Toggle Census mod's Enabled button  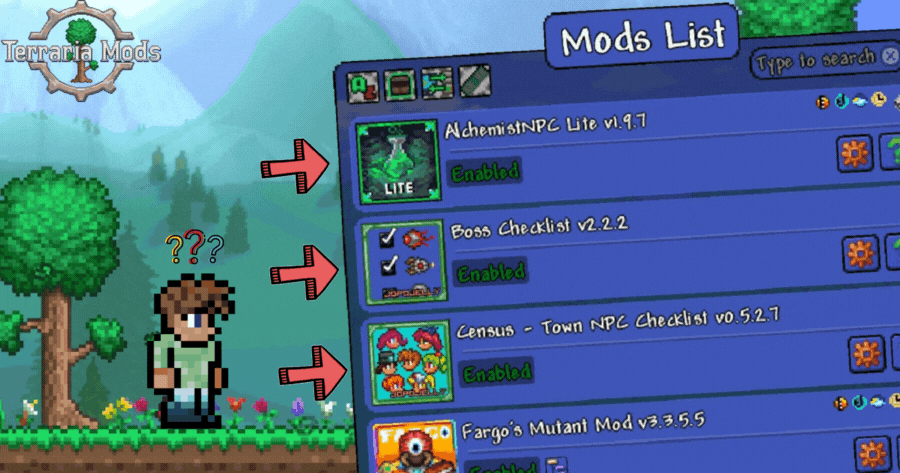[497, 373]
